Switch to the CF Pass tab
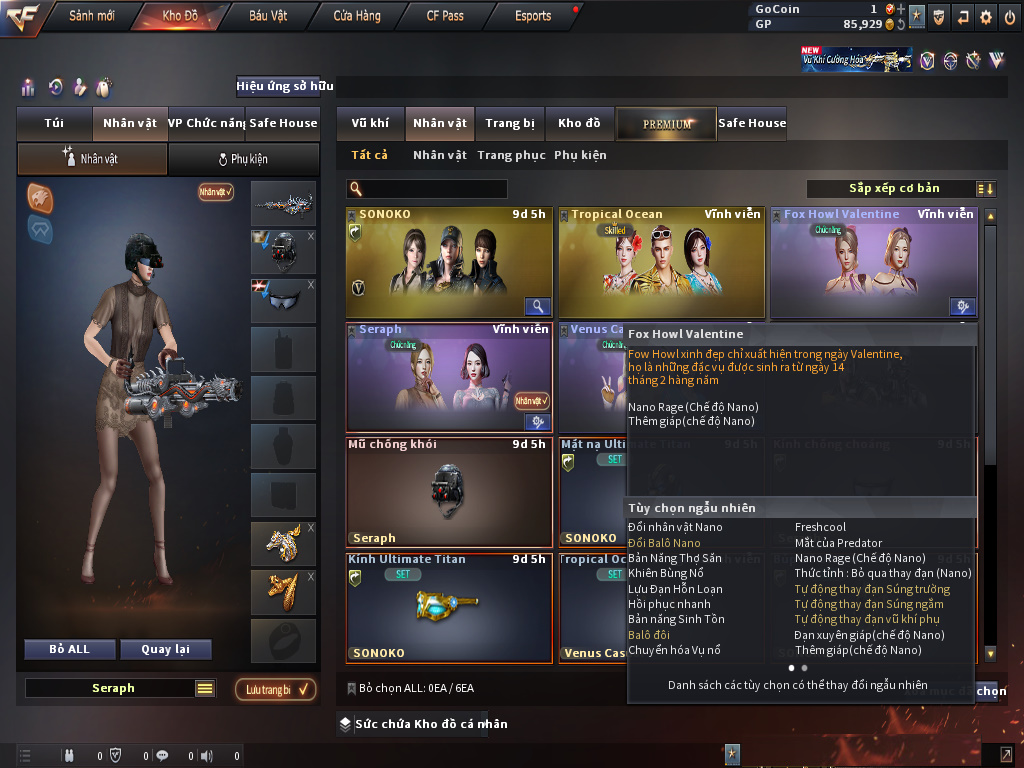This screenshot has height=768, width=1024. (x=445, y=16)
